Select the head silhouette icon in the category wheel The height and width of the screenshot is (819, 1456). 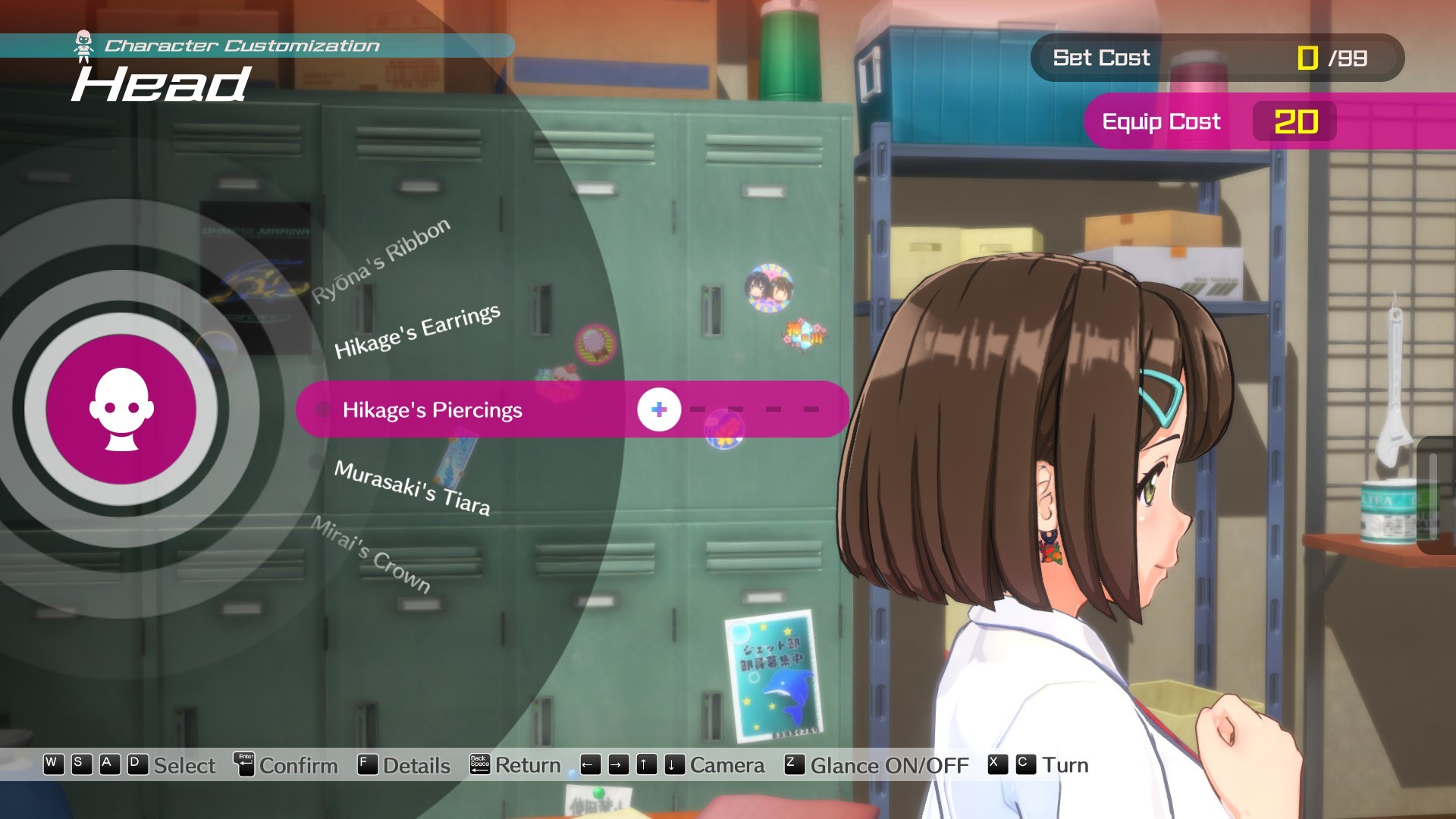pos(121,409)
